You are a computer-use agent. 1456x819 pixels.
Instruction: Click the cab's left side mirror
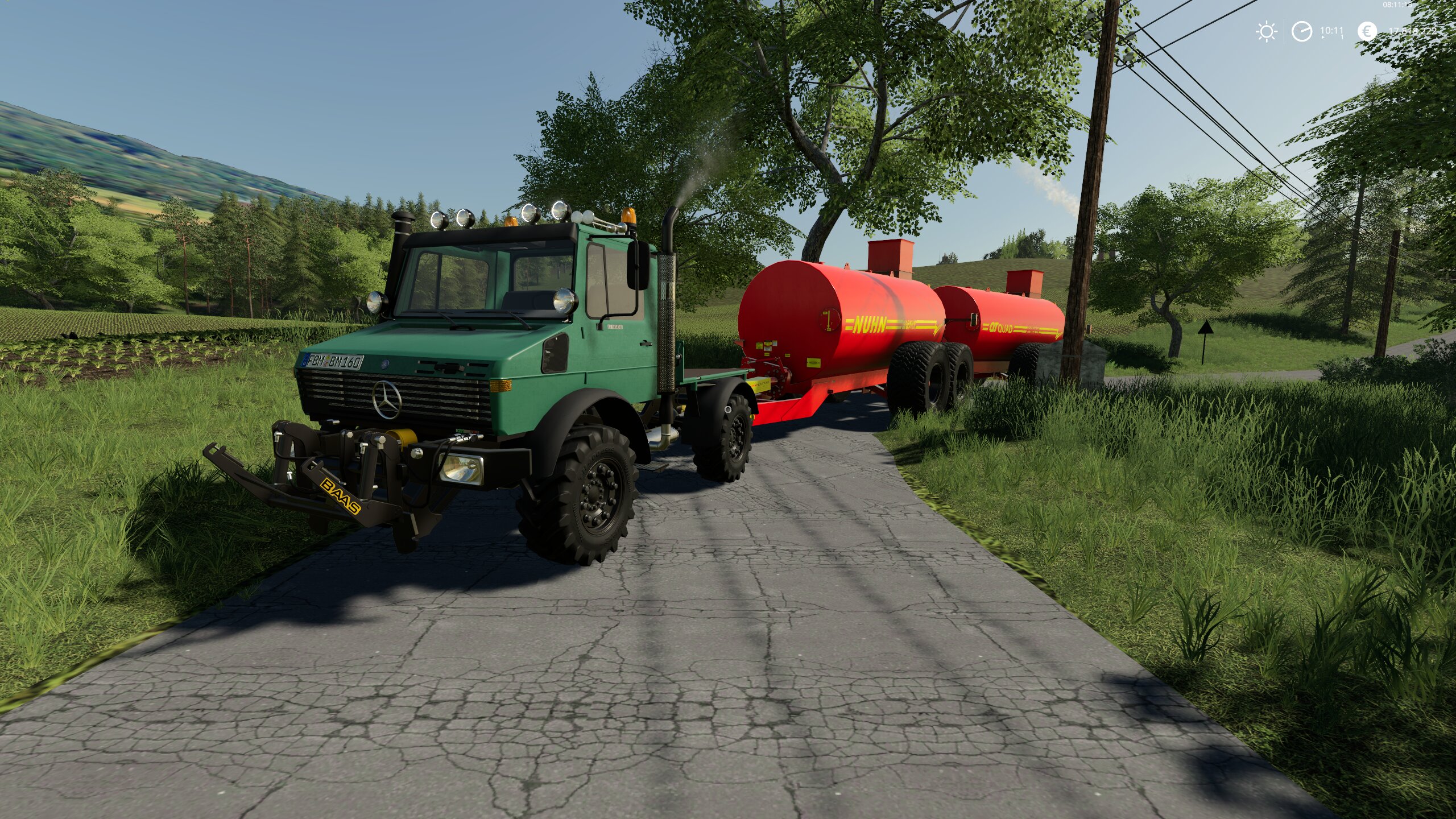pos(637,266)
